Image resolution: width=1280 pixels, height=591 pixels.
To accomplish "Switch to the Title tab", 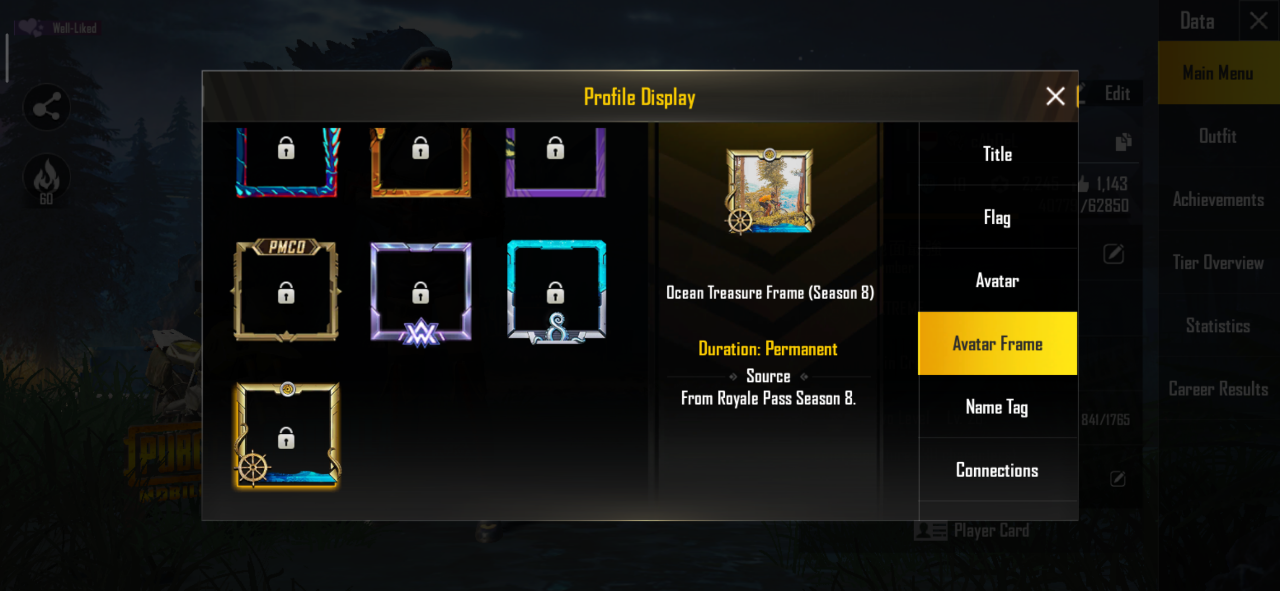I will click(x=997, y=154).
